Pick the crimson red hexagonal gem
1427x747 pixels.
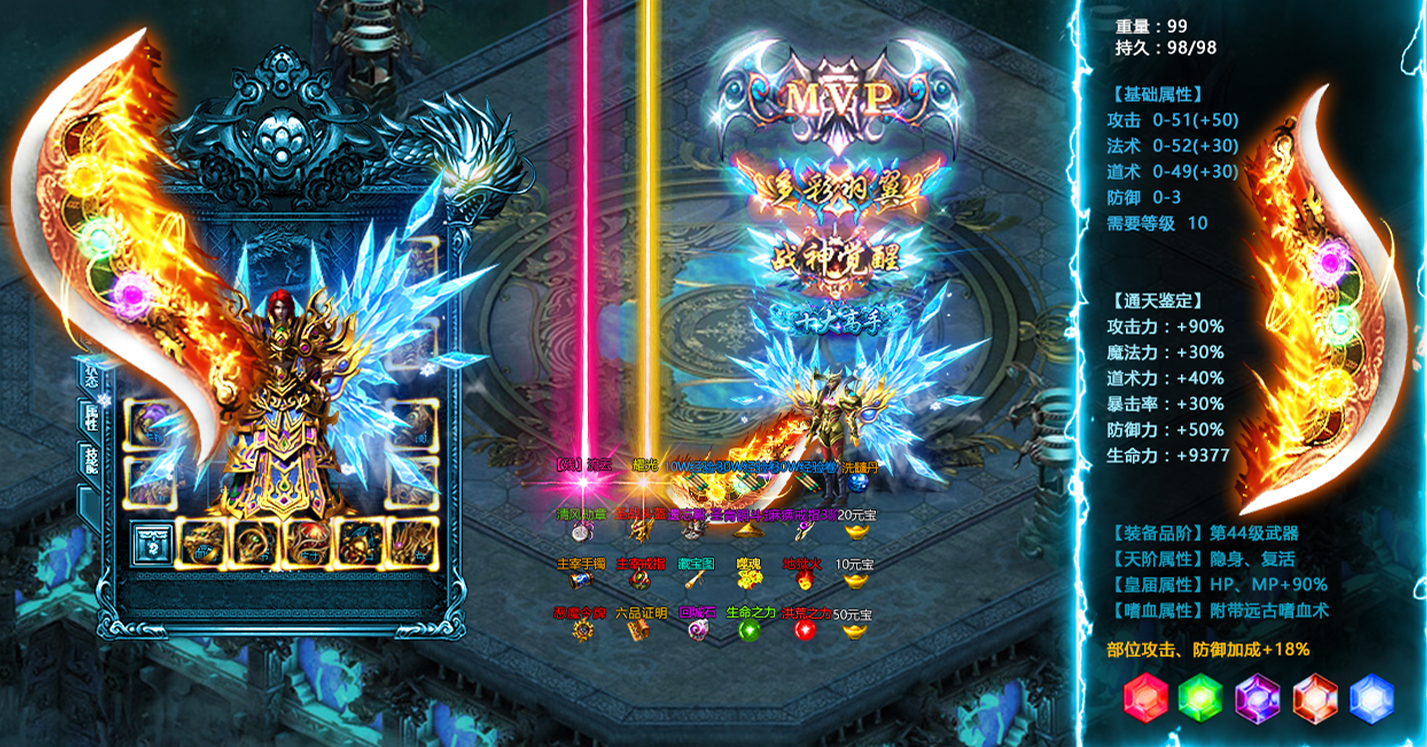(1145, 698)
